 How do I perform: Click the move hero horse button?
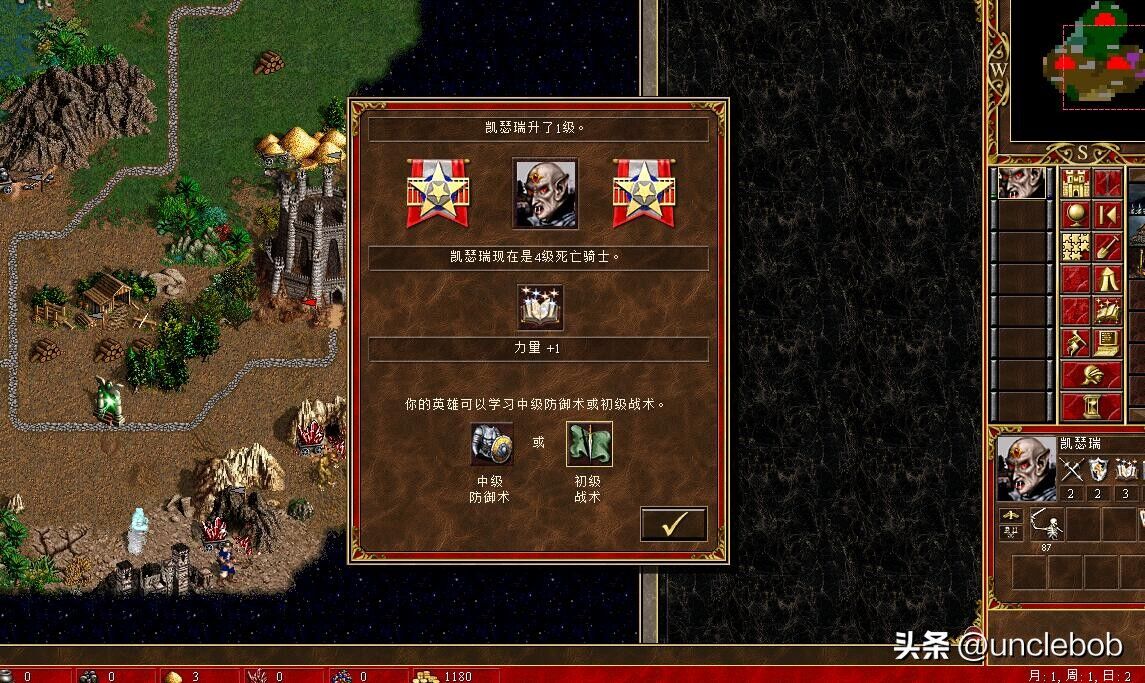(1075, 341)
